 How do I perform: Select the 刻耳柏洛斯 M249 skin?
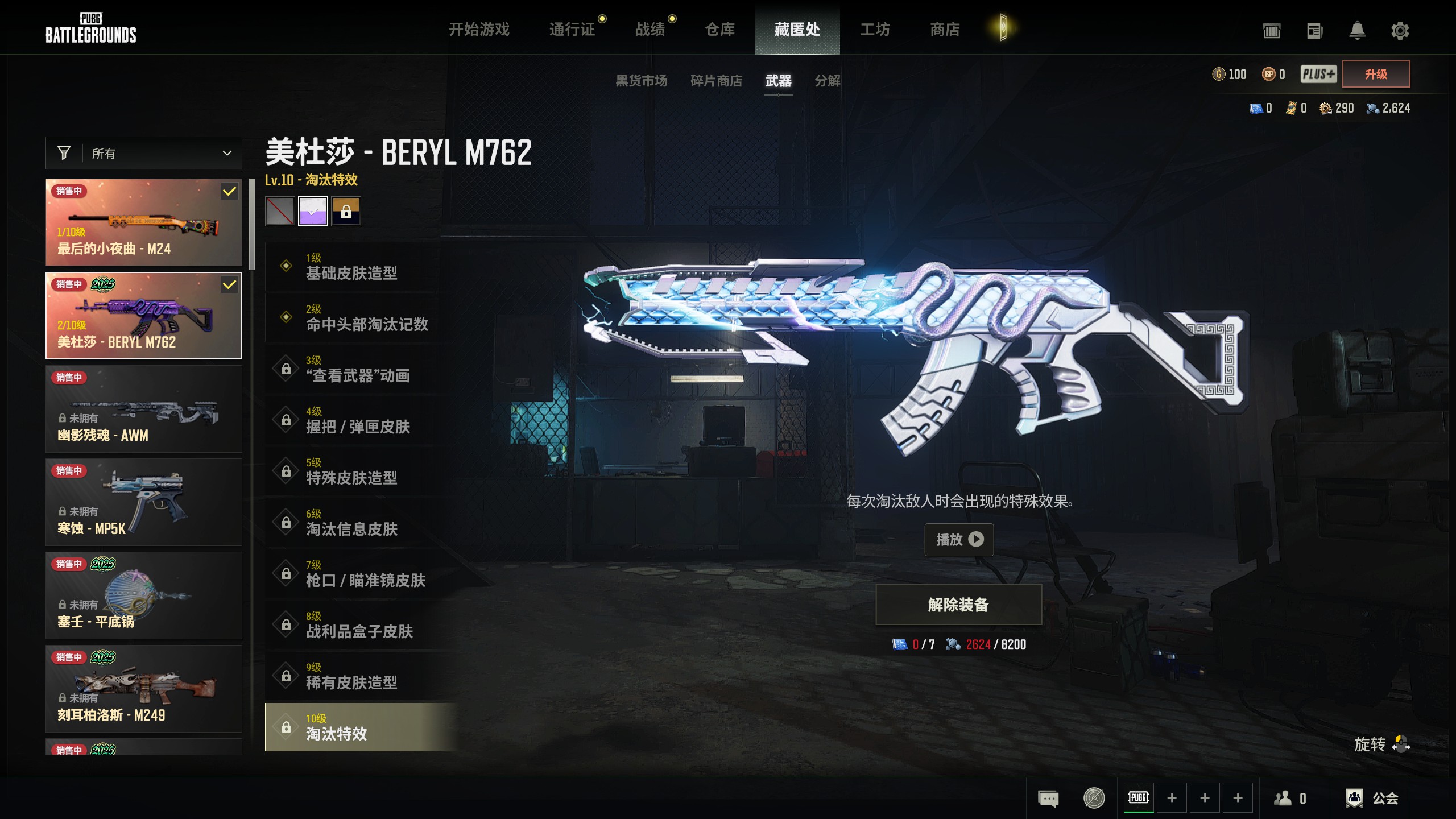[144, 689]
